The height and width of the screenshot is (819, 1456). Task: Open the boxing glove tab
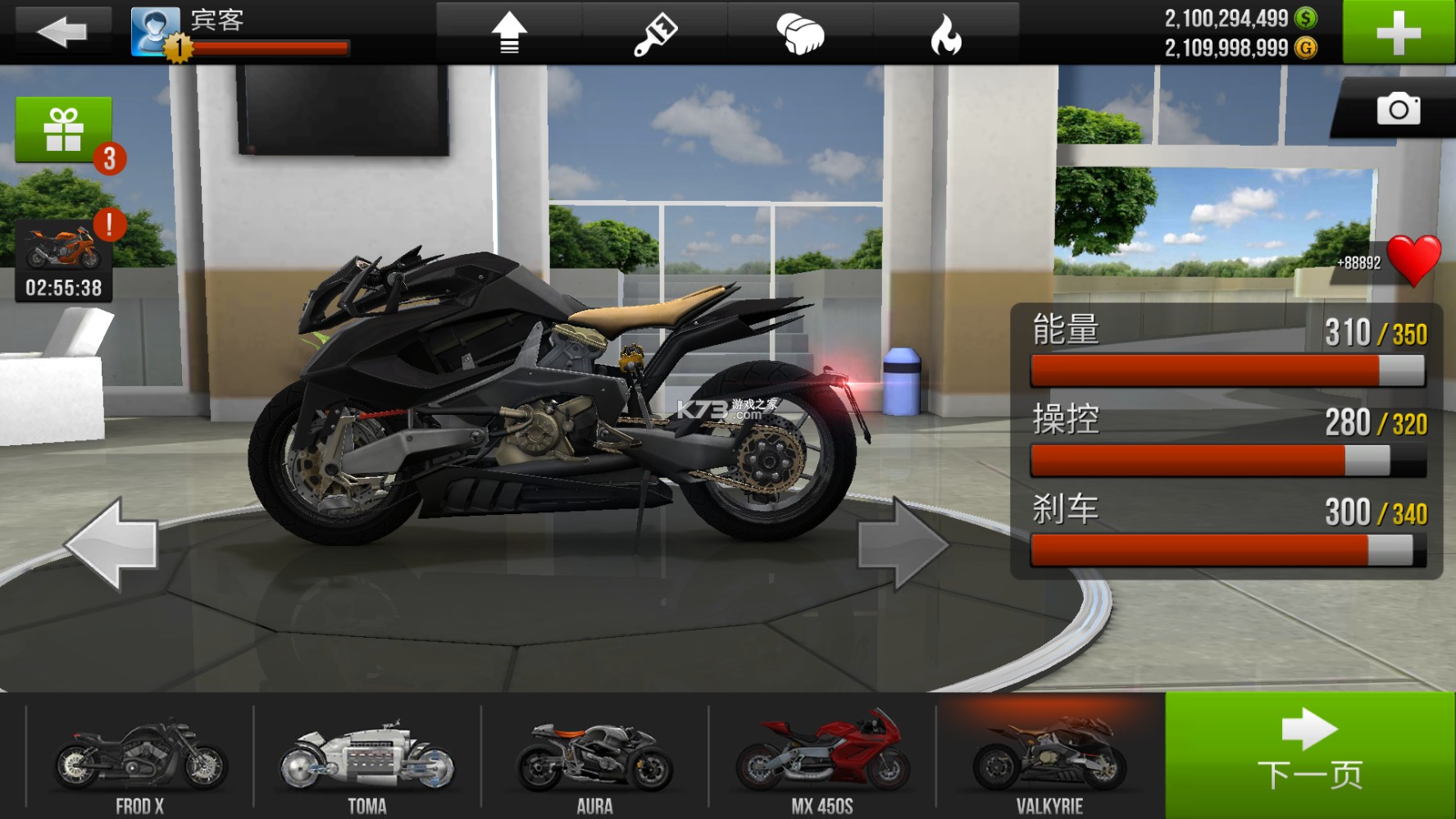pos(800,33)
